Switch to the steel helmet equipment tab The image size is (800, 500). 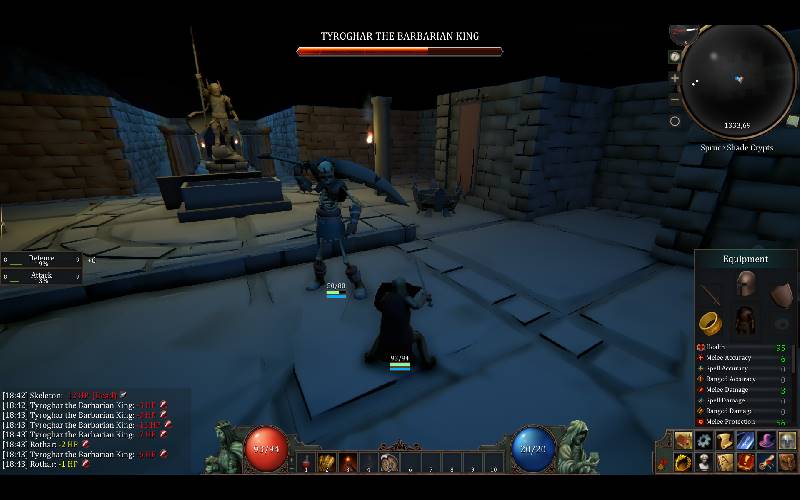coord(787,441)
